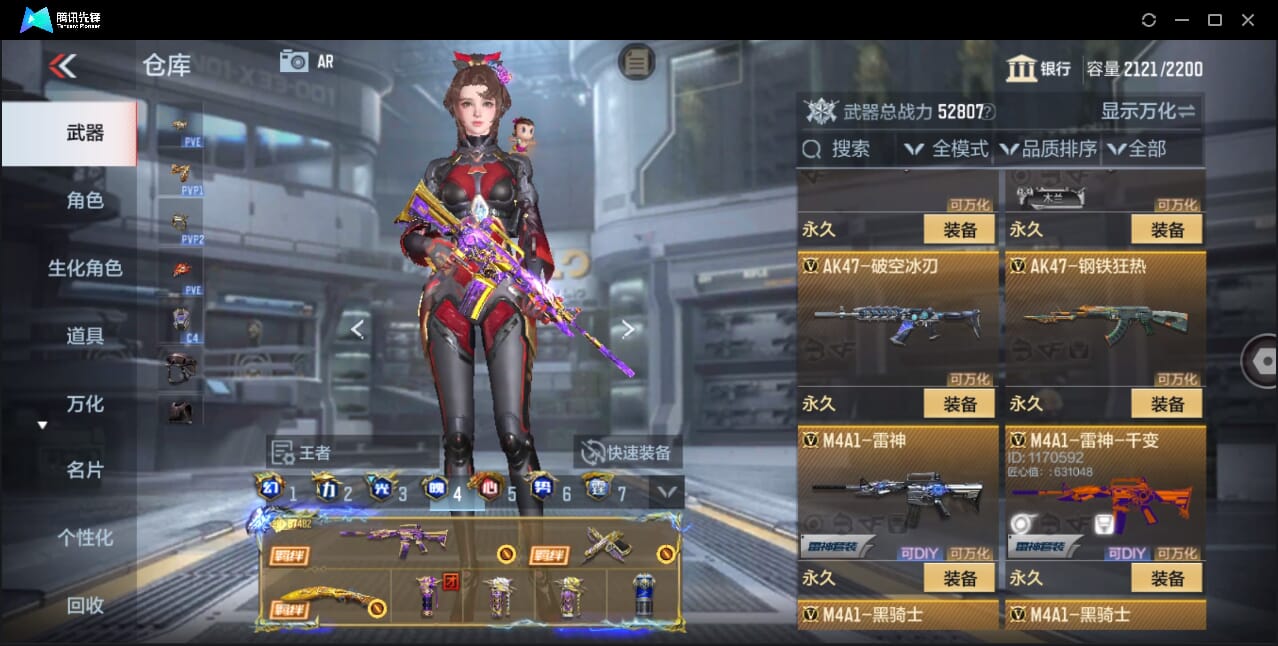Open the AR camera mode
1278x646 pixels.
[307, 61]
